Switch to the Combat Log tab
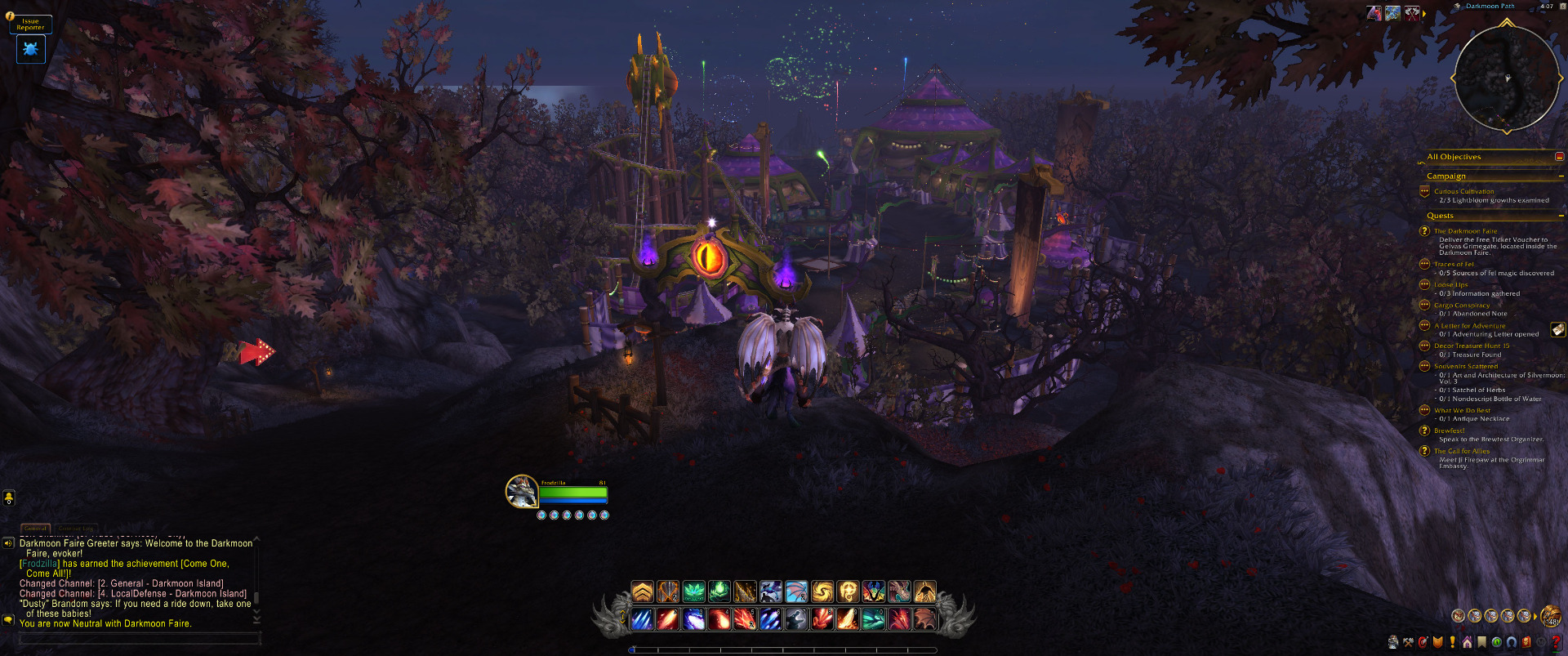This screenshot has height=656, width=1568. click(x=76, y=529)
